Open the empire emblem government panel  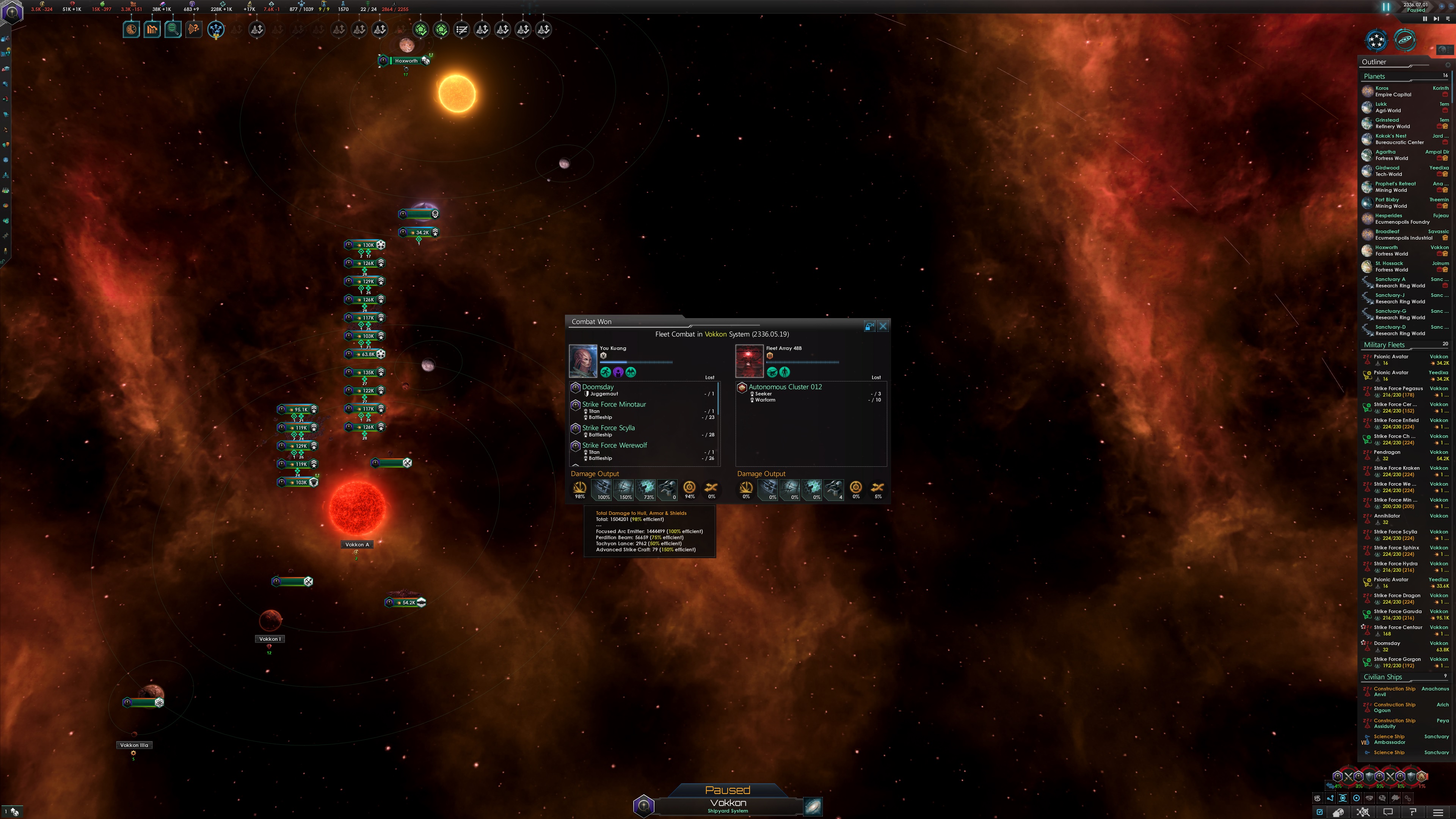12,12
